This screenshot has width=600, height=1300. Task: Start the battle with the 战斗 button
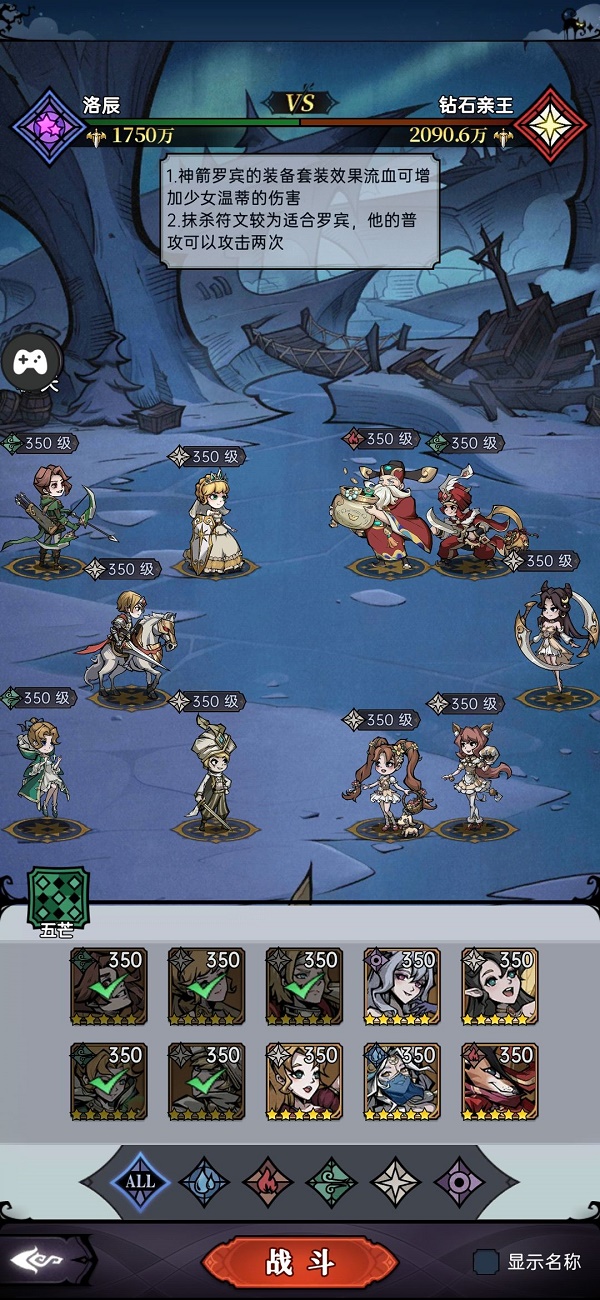tap(300, 1262)
